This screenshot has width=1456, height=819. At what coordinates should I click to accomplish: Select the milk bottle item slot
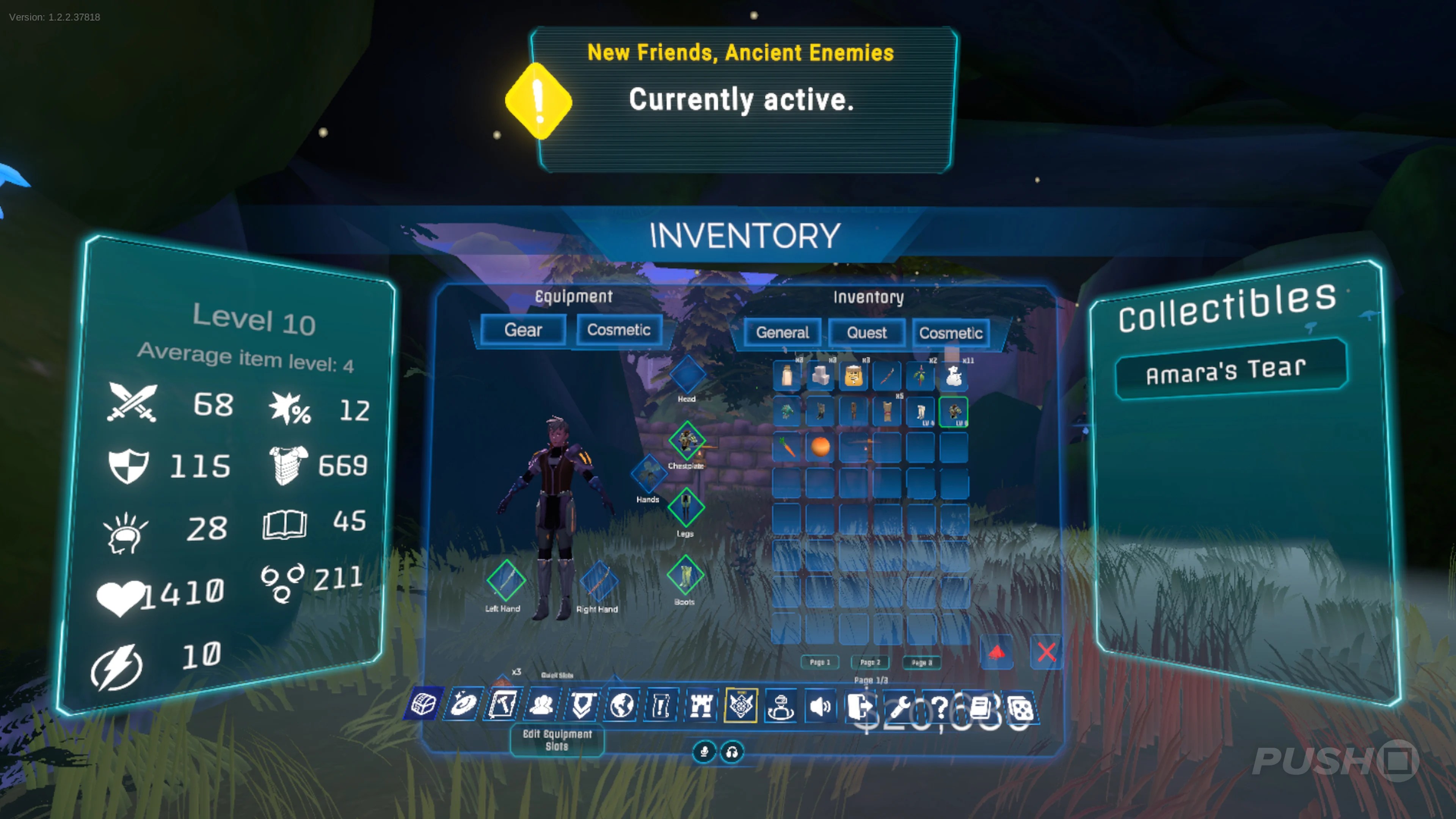pyautogui.click(x=787, y=376)
